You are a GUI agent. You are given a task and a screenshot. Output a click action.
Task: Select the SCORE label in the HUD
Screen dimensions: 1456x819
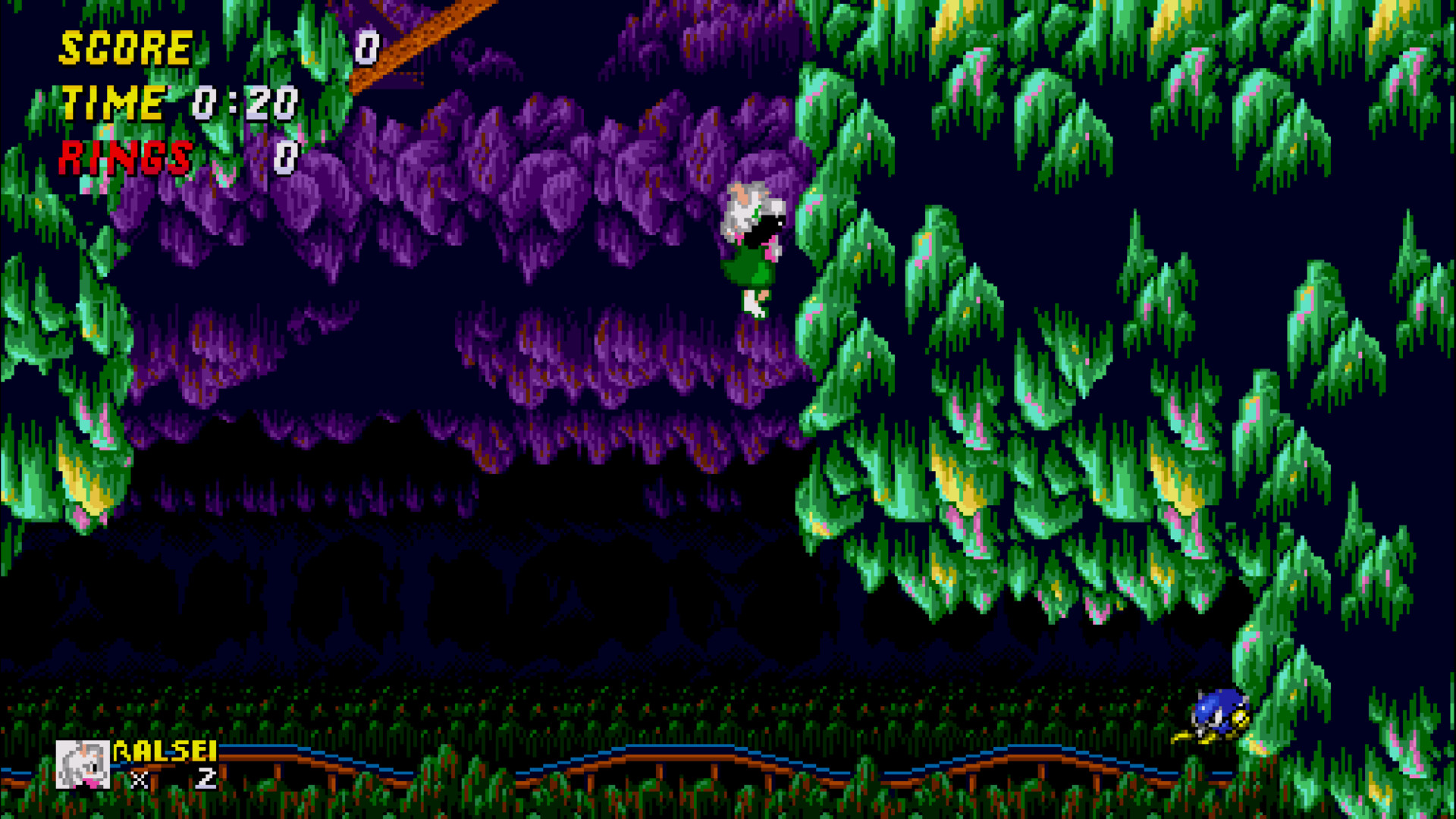(124, 47)
